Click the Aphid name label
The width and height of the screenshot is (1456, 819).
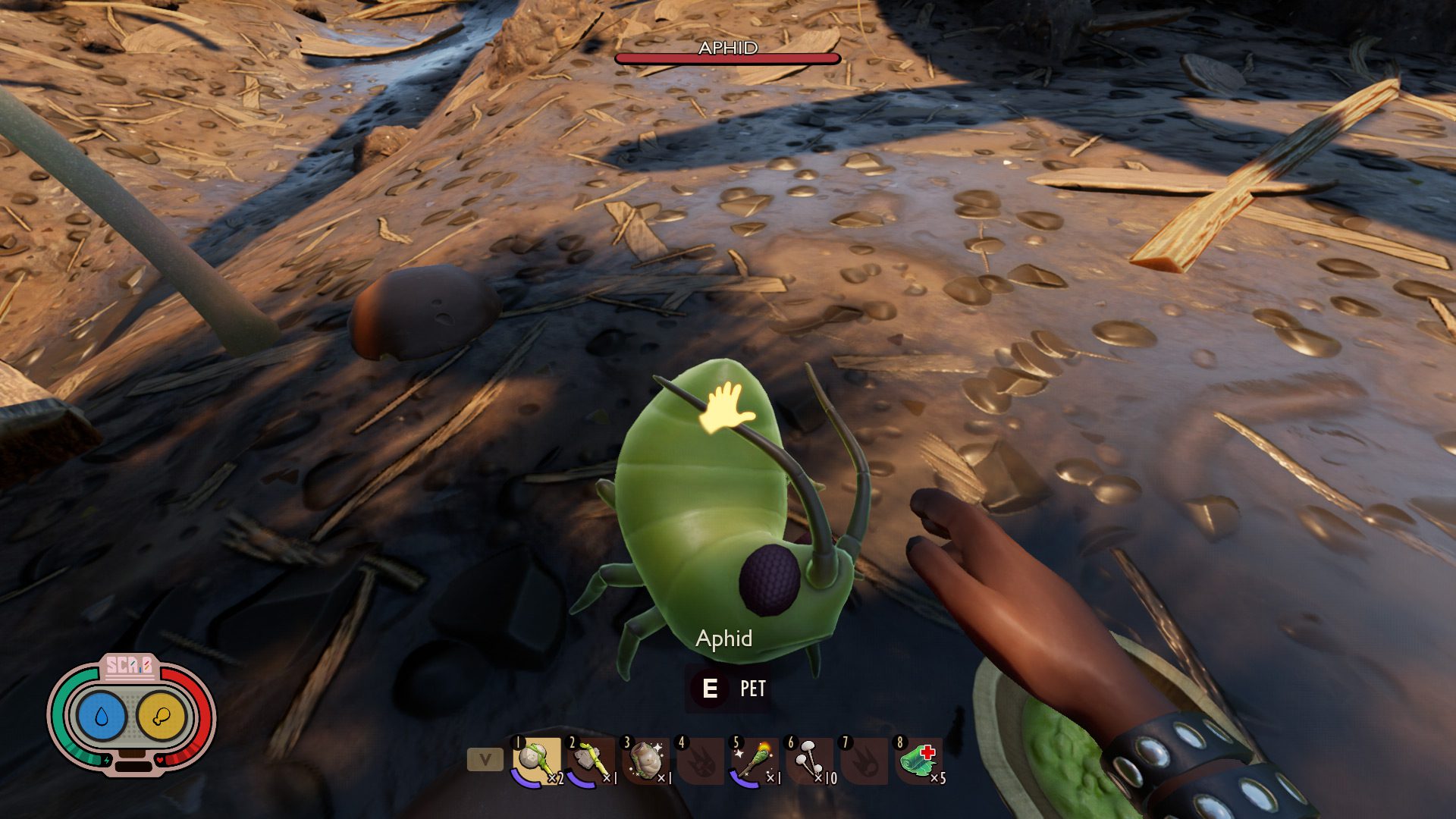(x=723, y=639)
